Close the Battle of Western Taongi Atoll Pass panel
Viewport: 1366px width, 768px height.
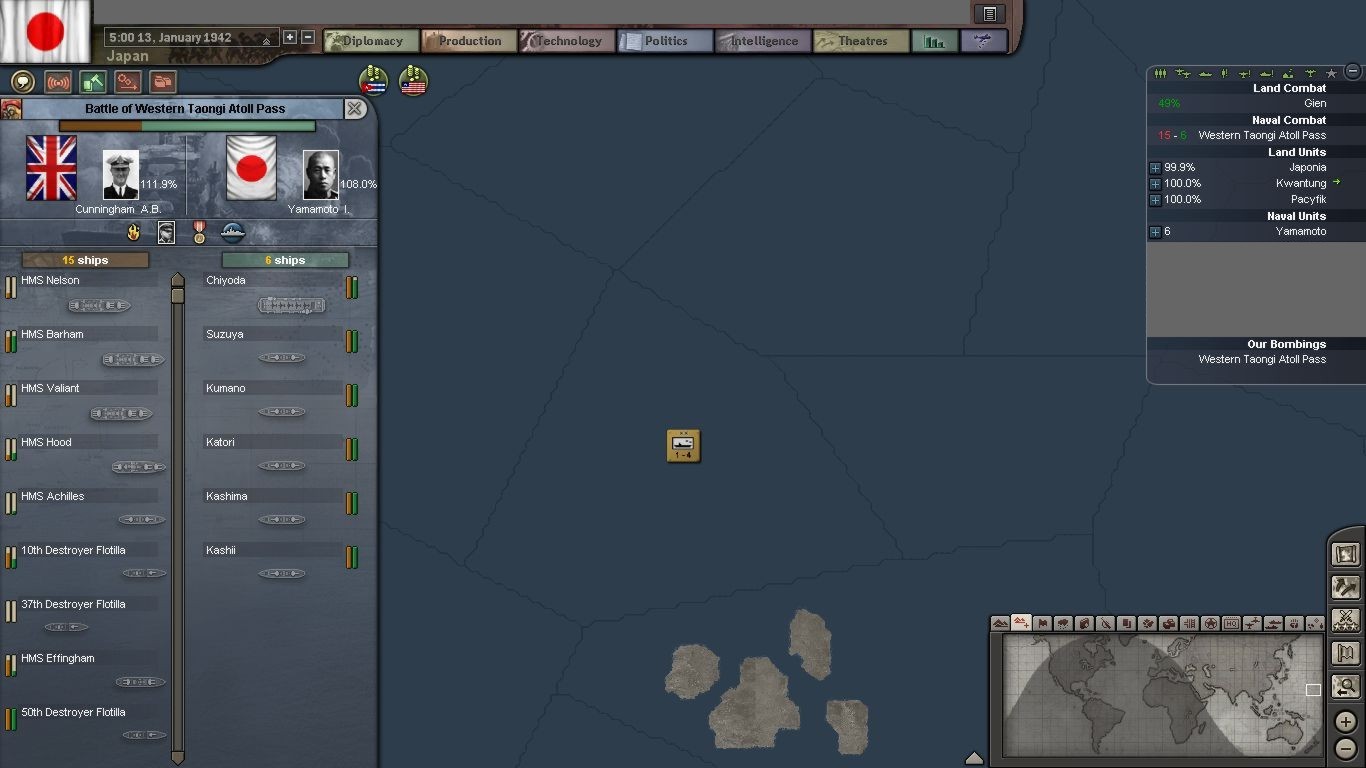point(355,109)
